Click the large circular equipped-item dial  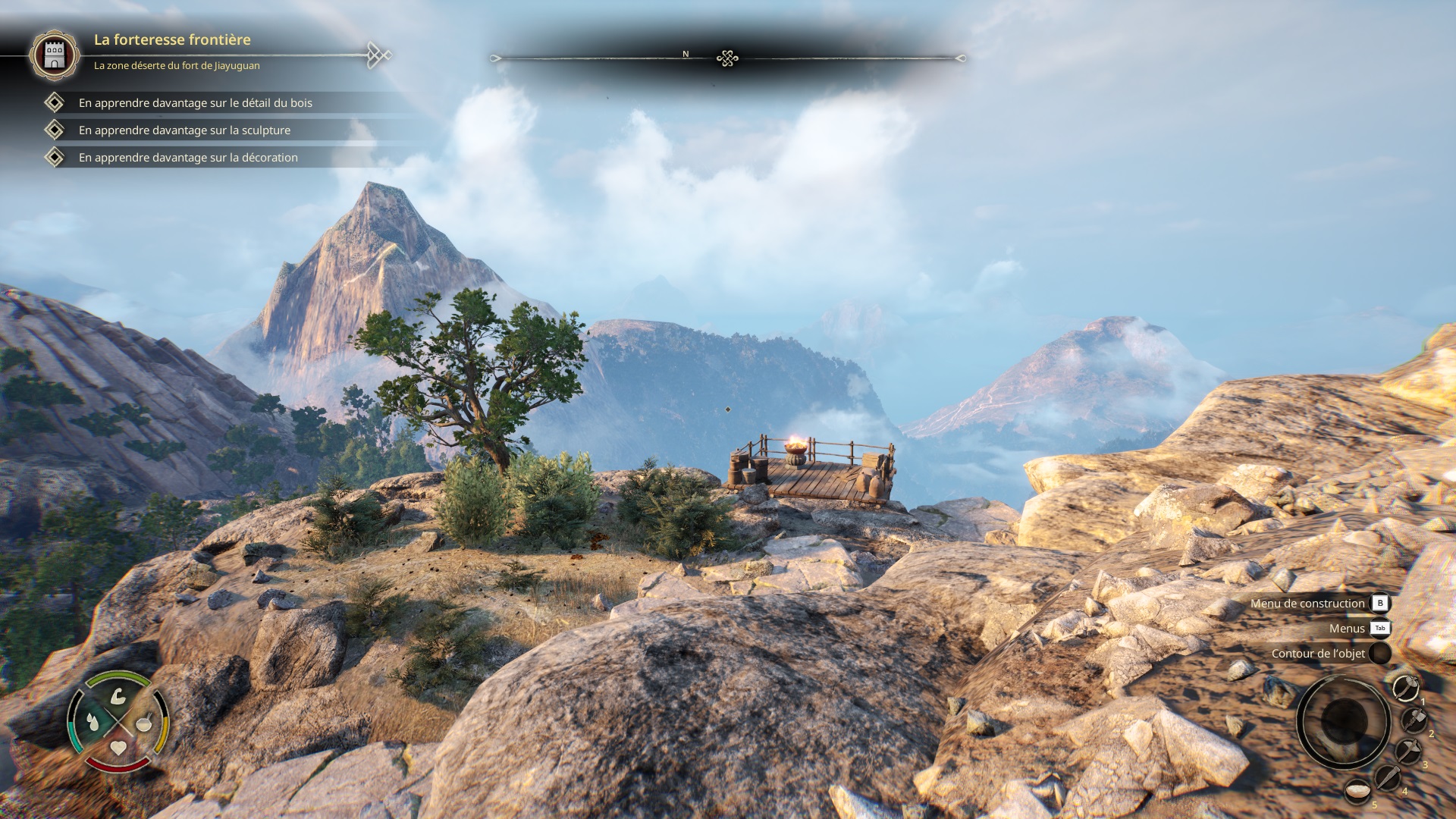point(1342,721)
